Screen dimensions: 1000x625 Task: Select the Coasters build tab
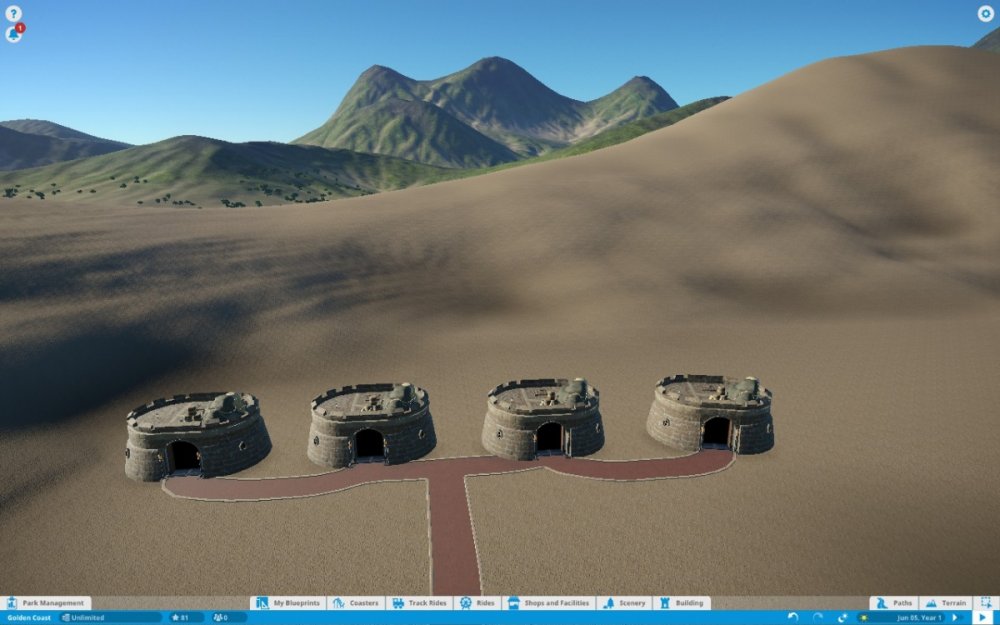(x=357, y=603)
